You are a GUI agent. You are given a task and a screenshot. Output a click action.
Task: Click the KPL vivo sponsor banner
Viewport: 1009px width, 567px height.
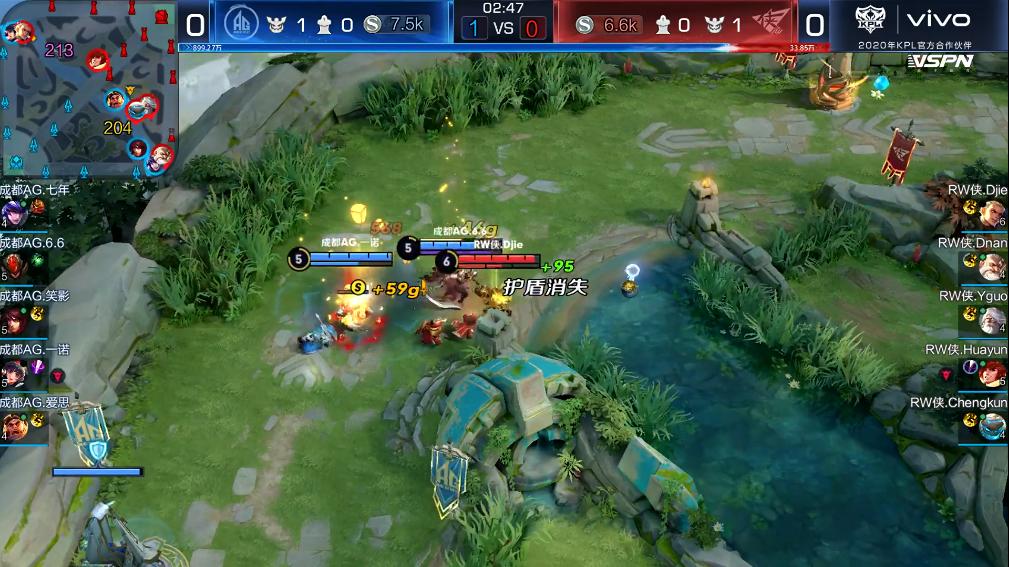pyautogui.click(x=918, y=26)
